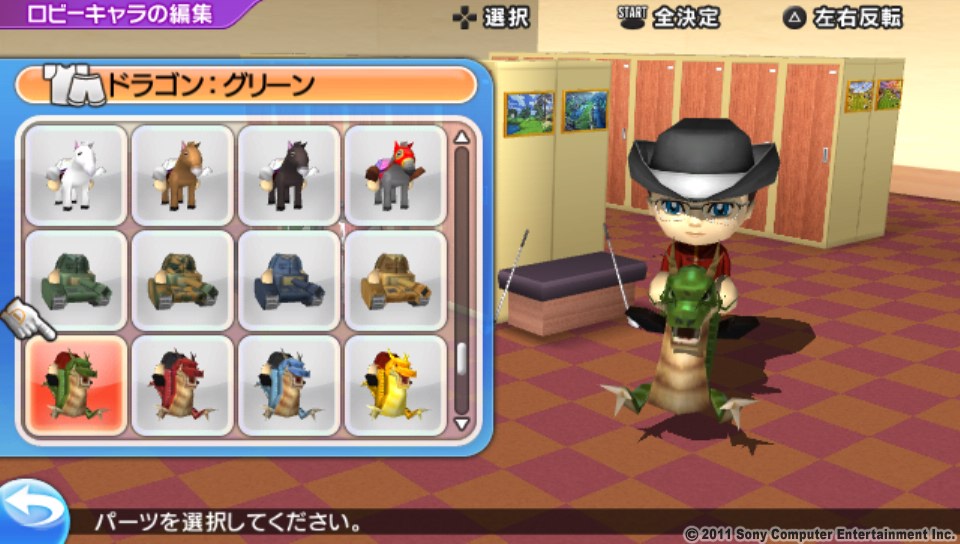Select the red-masked grey horse tile
Screen dimensions: 960x544
396,174
